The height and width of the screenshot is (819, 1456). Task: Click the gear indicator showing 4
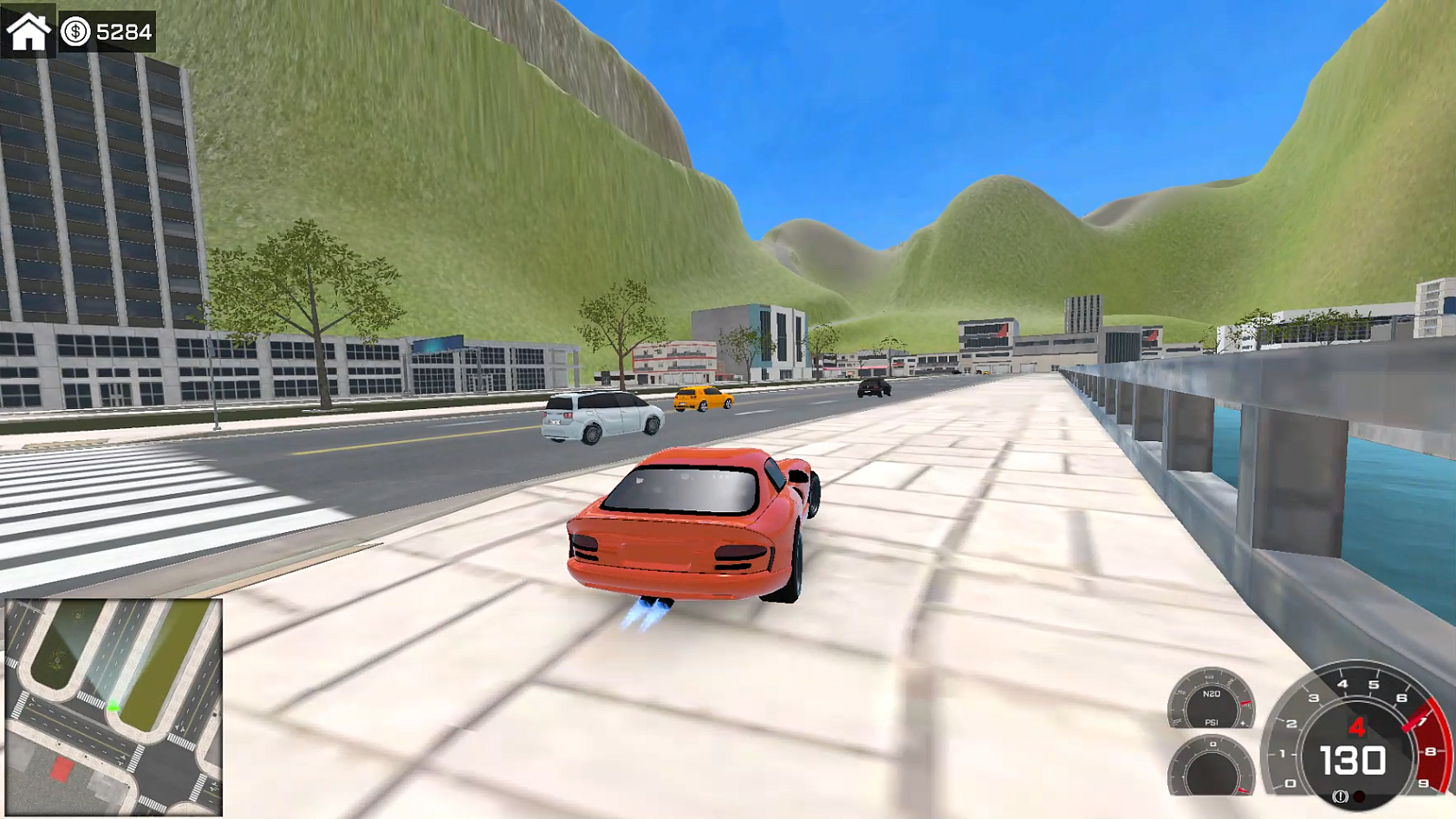1357,727
